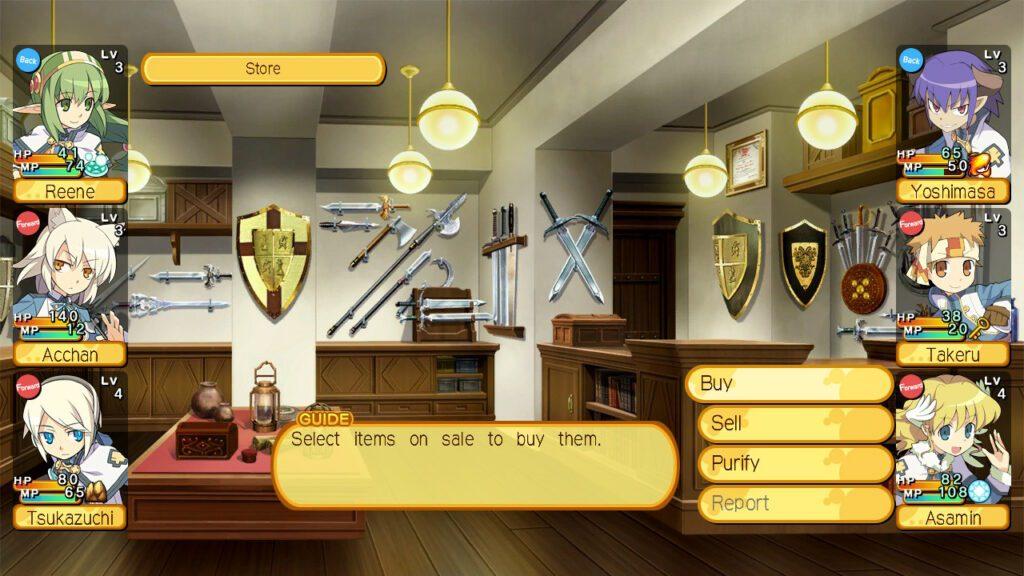1024x576 pixels.
Task: Pick Acchan's character card
Action: [x=70, y=287]
